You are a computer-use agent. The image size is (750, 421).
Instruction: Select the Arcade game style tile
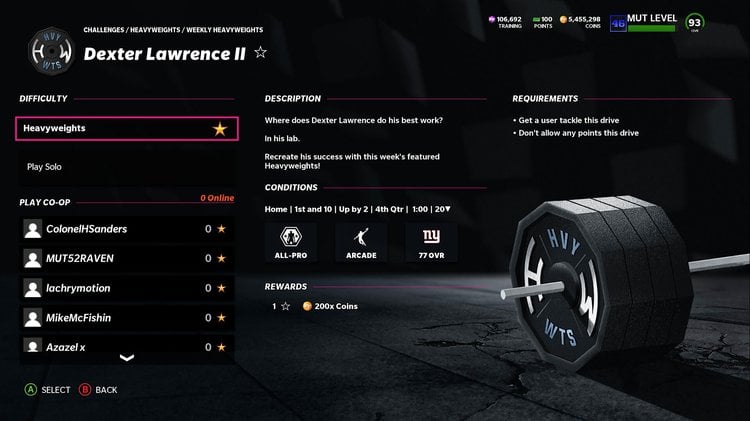361,243
